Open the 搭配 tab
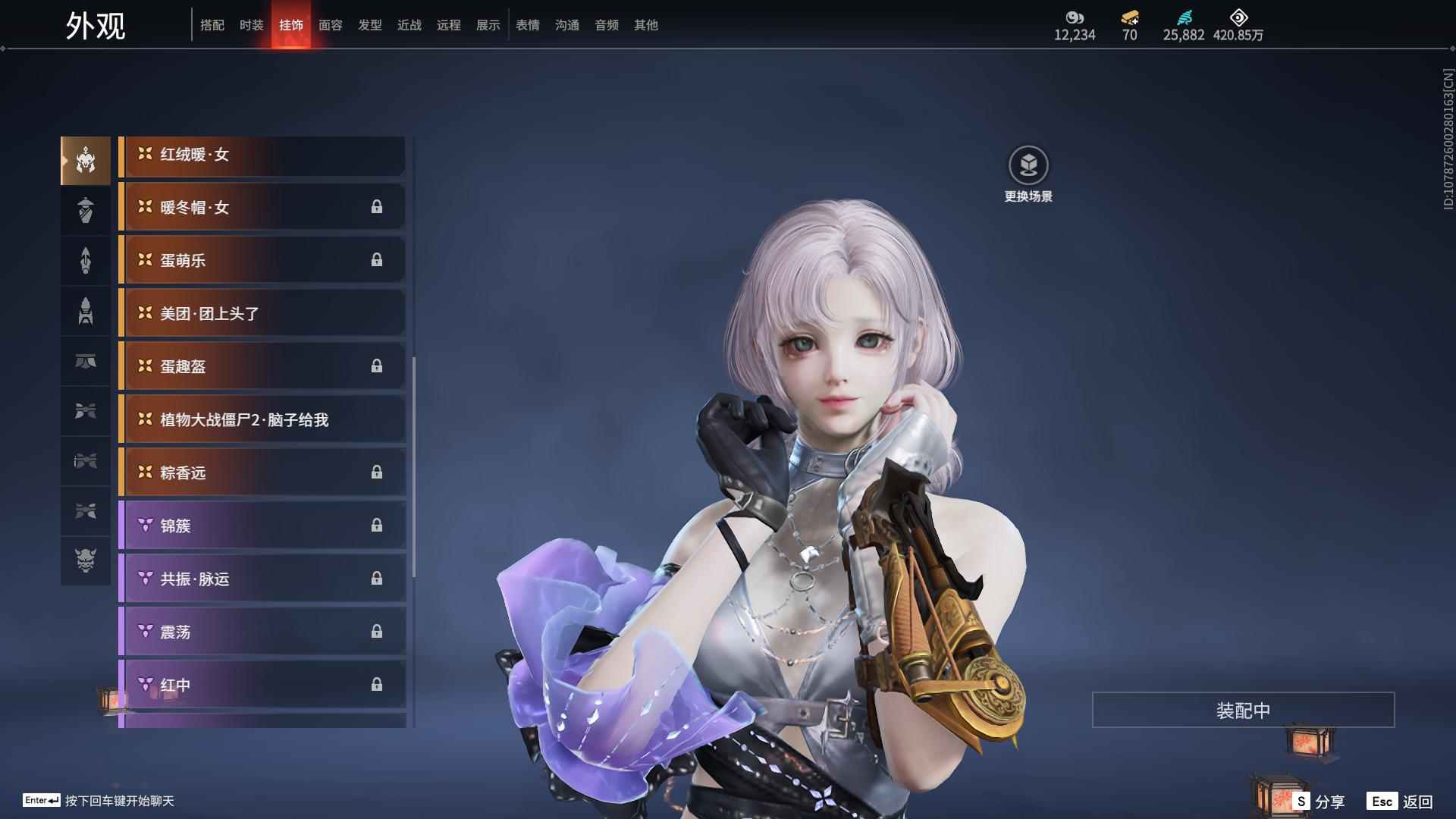Image resolution: width=1456 pixels, height=819 pixels. pyautogui.click(x=212, y=25)
